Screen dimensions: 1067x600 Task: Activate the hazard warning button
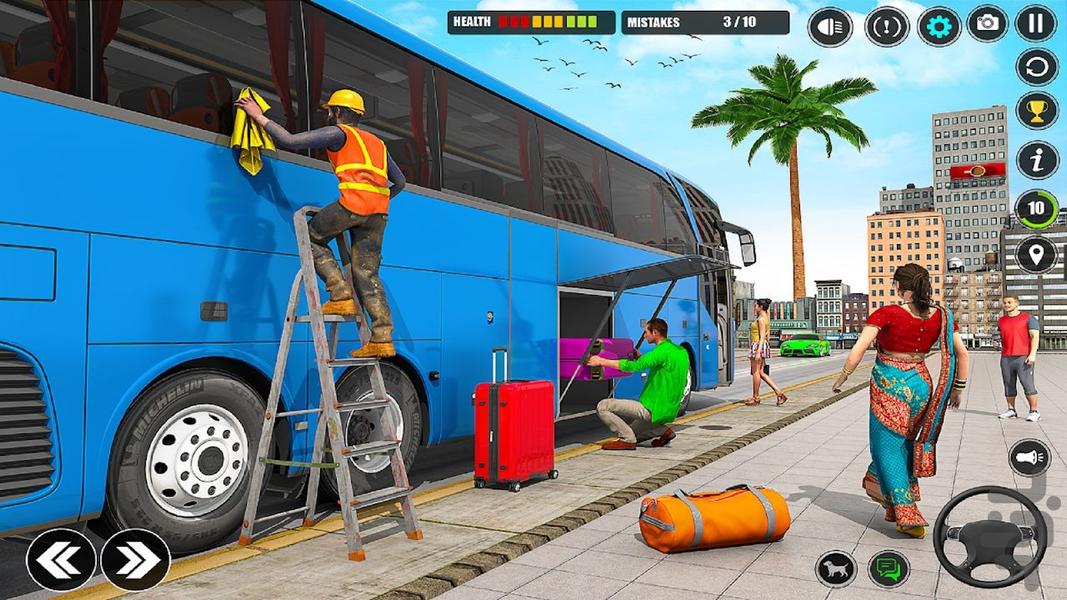884,26
